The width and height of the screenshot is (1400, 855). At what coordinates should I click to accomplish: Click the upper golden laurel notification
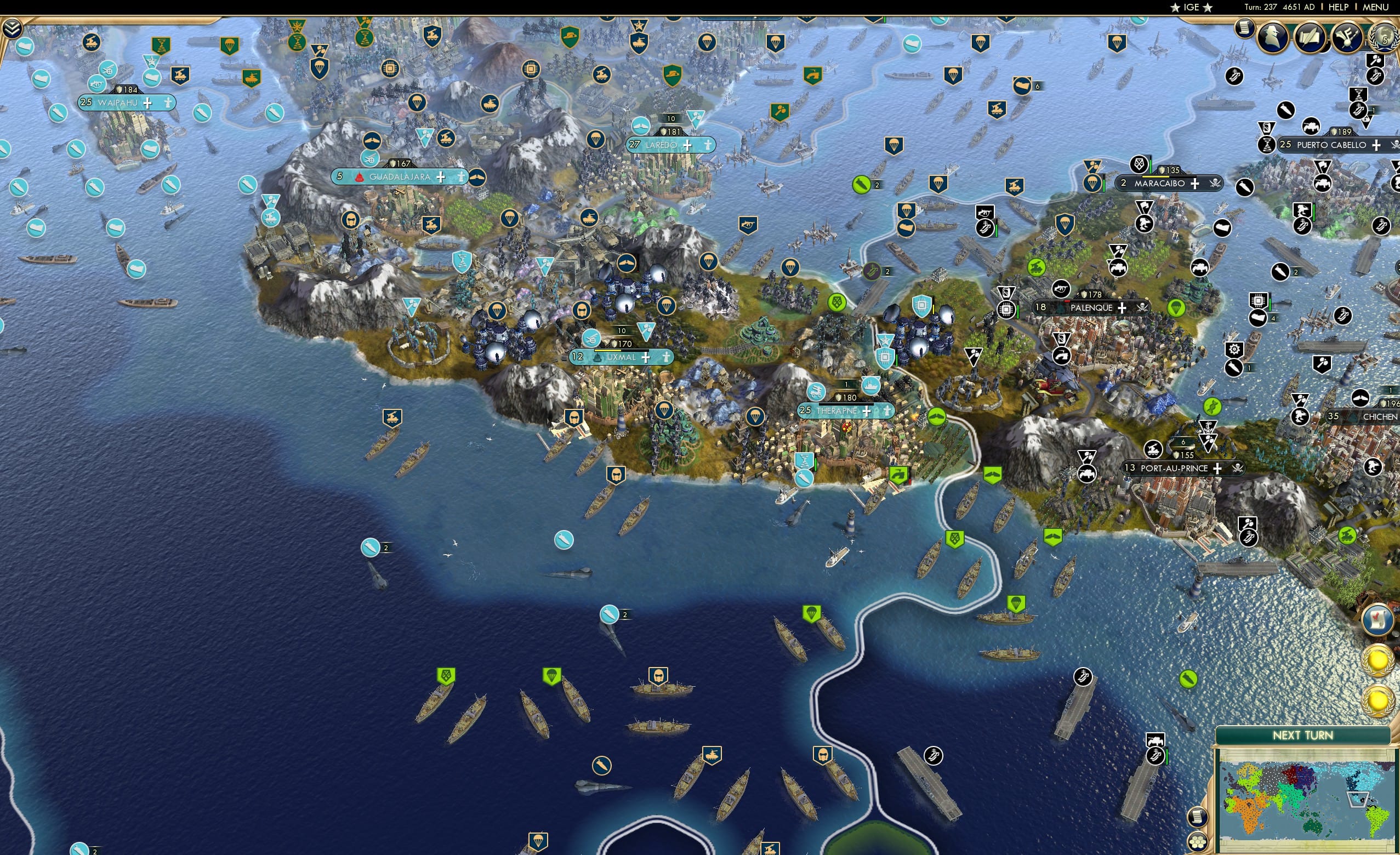1379,660
